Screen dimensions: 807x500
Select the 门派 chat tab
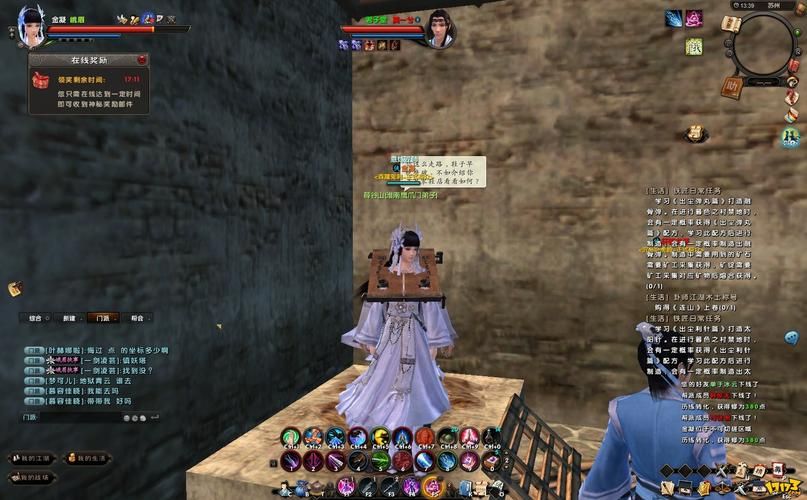point(102,317)
